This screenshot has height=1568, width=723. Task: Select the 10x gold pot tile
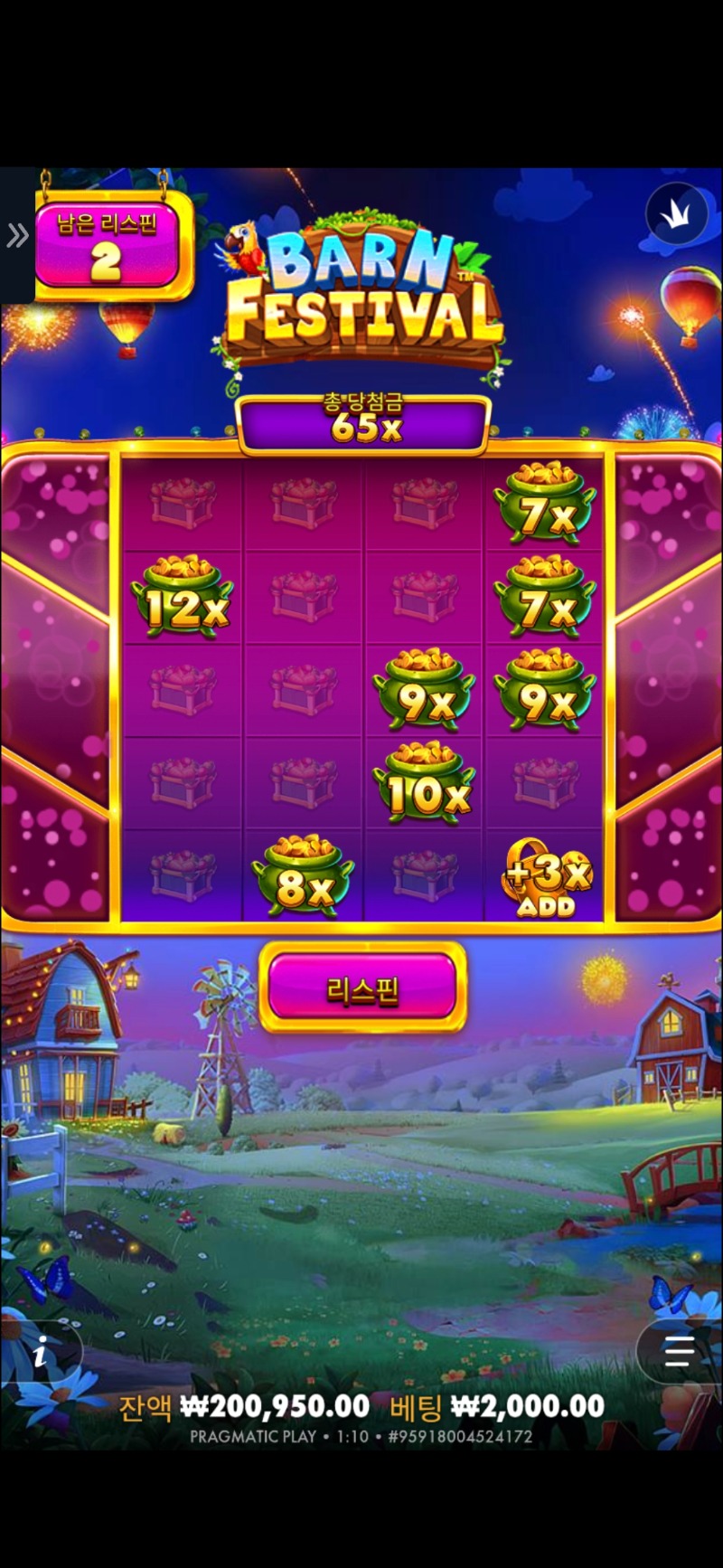coord(424,783)
